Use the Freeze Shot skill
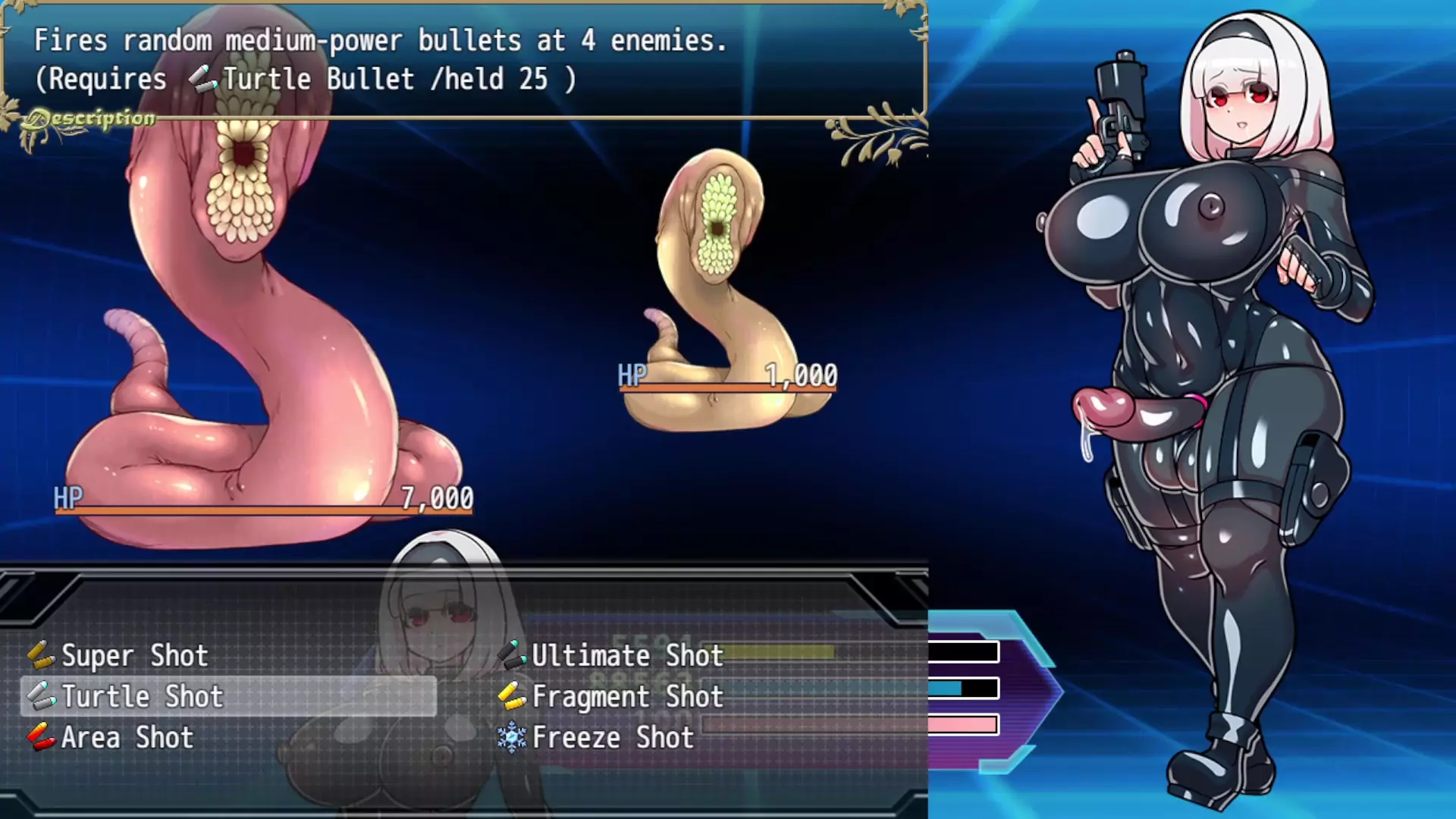 (x=613, y=738)
